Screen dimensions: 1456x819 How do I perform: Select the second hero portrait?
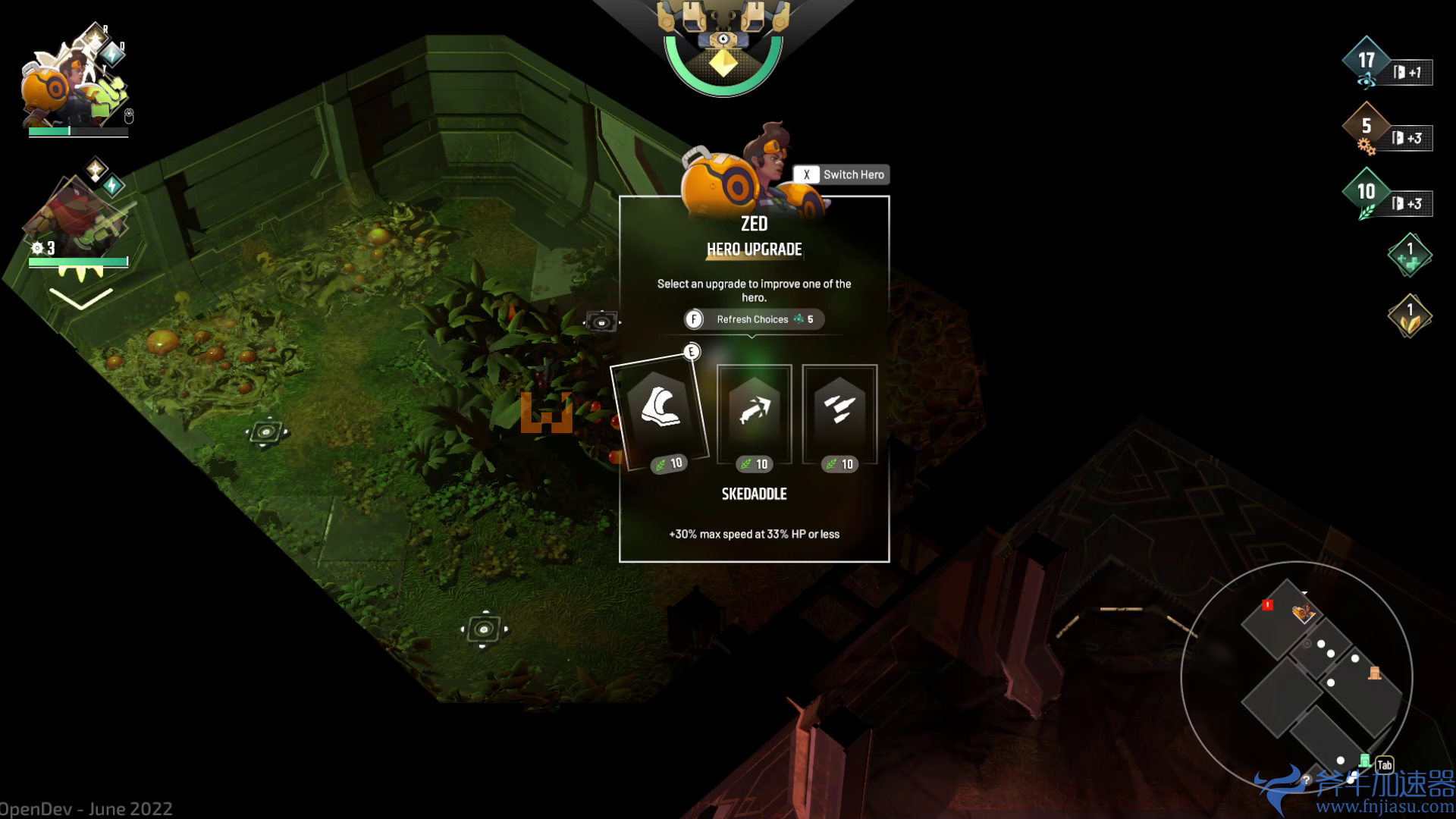tap(76, 216)
